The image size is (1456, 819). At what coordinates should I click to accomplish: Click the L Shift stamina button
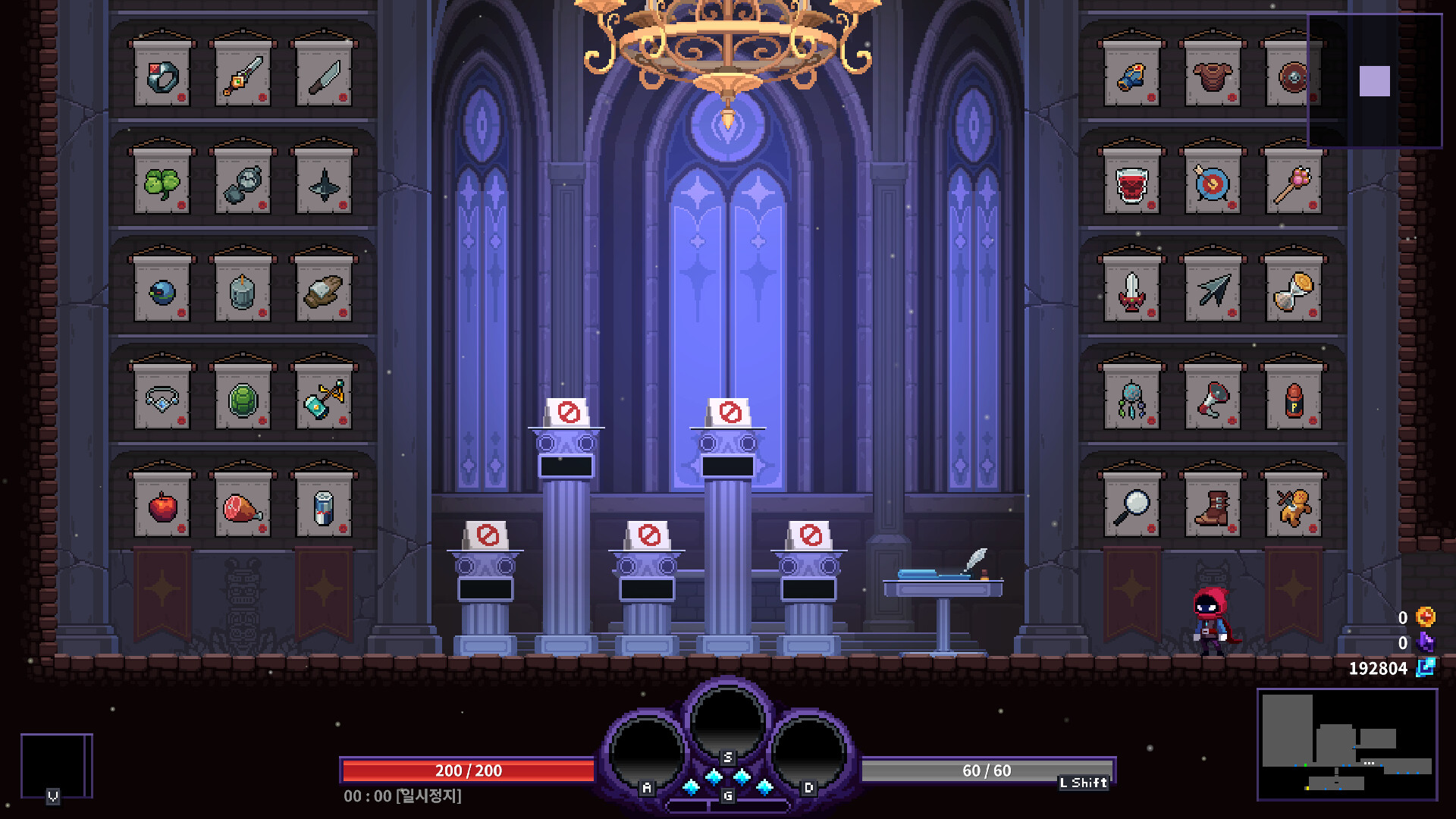click(1084, 781)
